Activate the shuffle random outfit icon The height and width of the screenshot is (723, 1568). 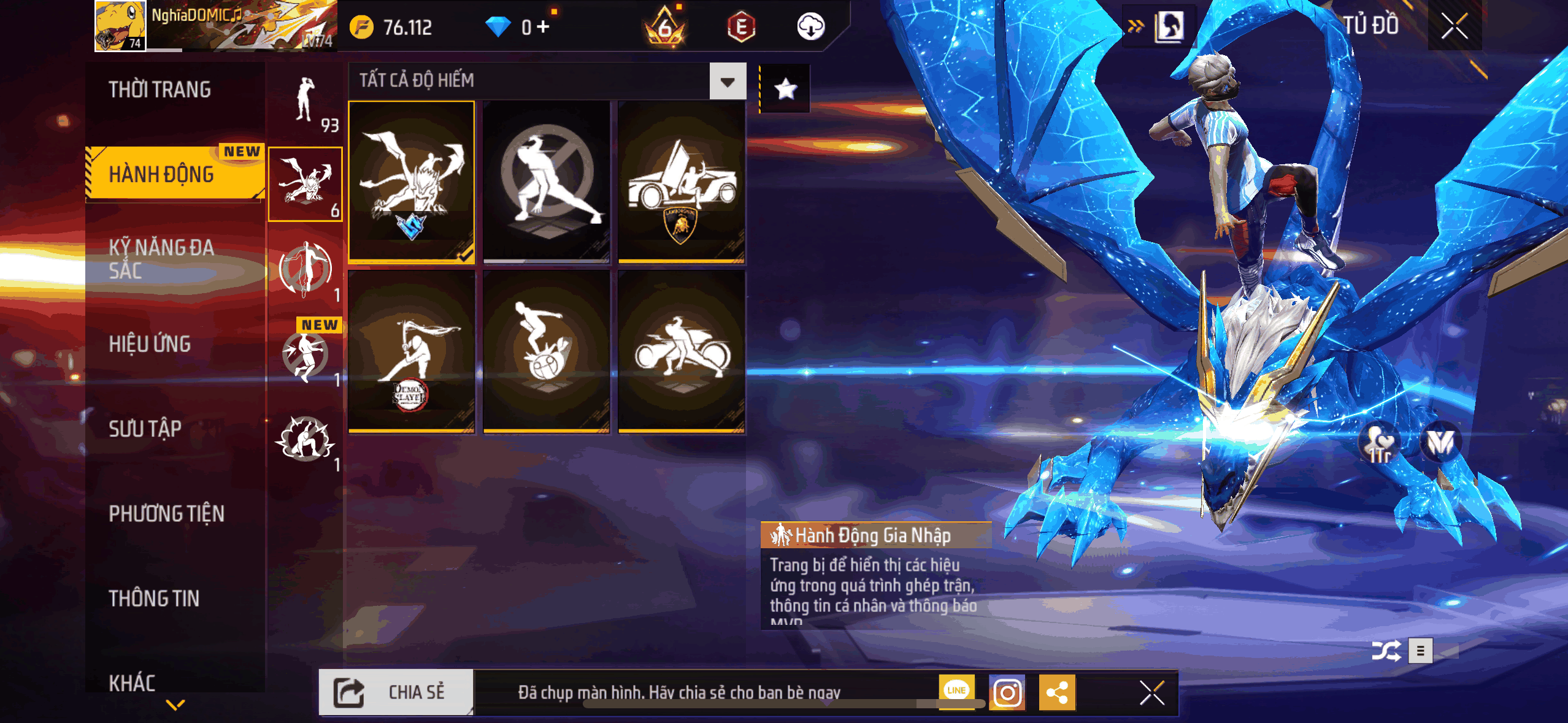pyautogui.click(x=1386, y=651)
